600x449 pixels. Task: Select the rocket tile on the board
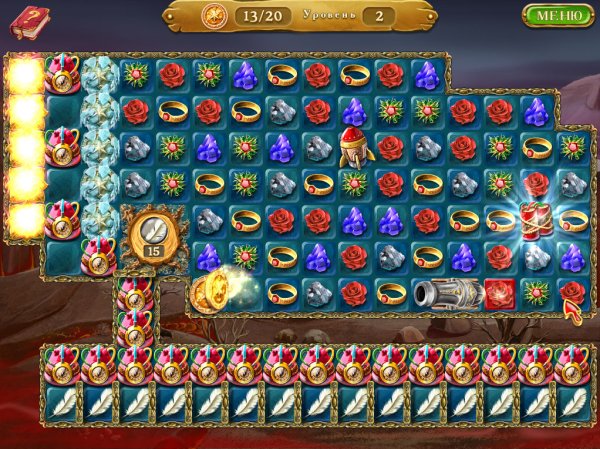tap(353, 147)
